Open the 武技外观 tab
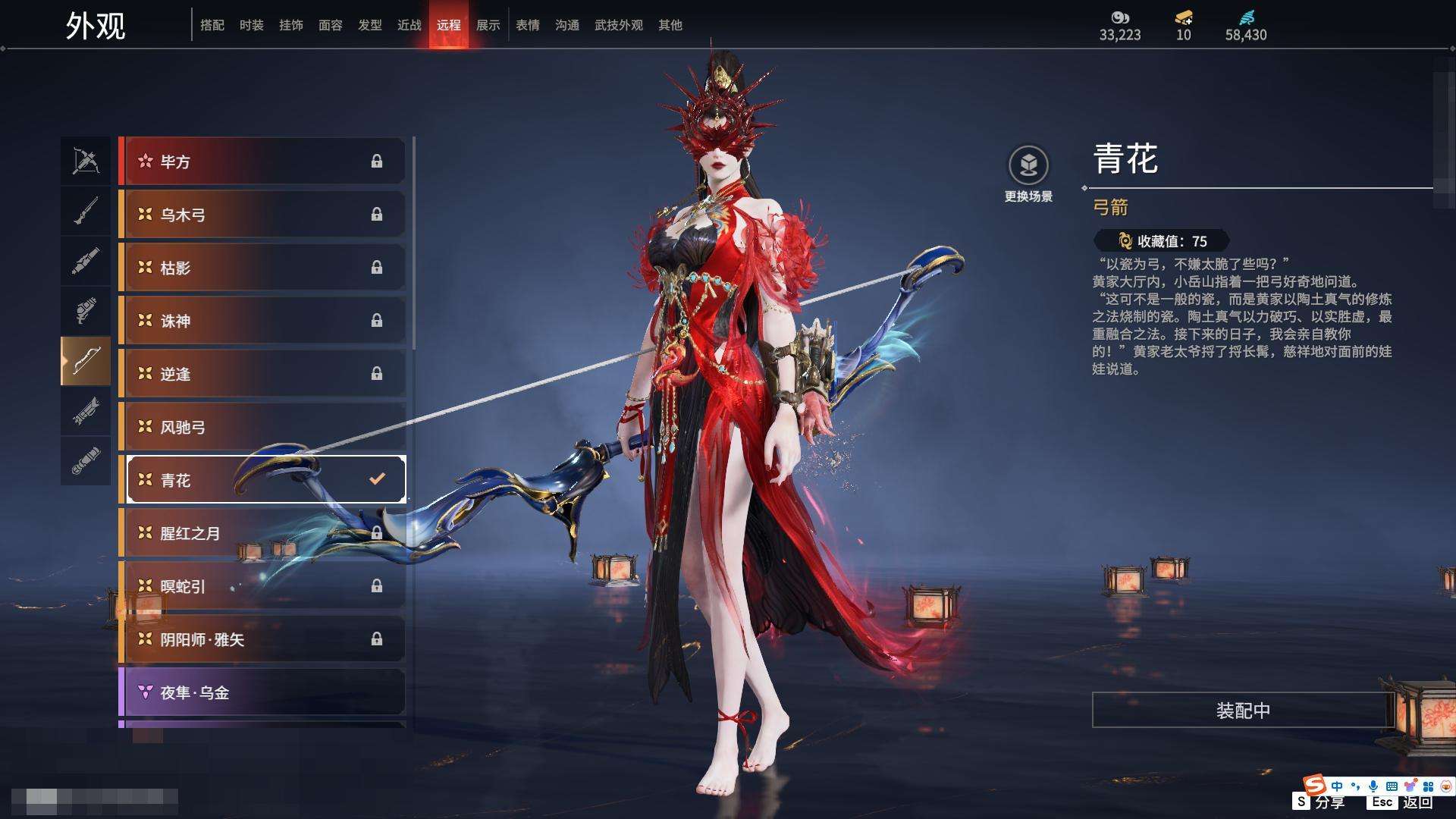This screenshot has height=819, width=1456. point(618,25)
